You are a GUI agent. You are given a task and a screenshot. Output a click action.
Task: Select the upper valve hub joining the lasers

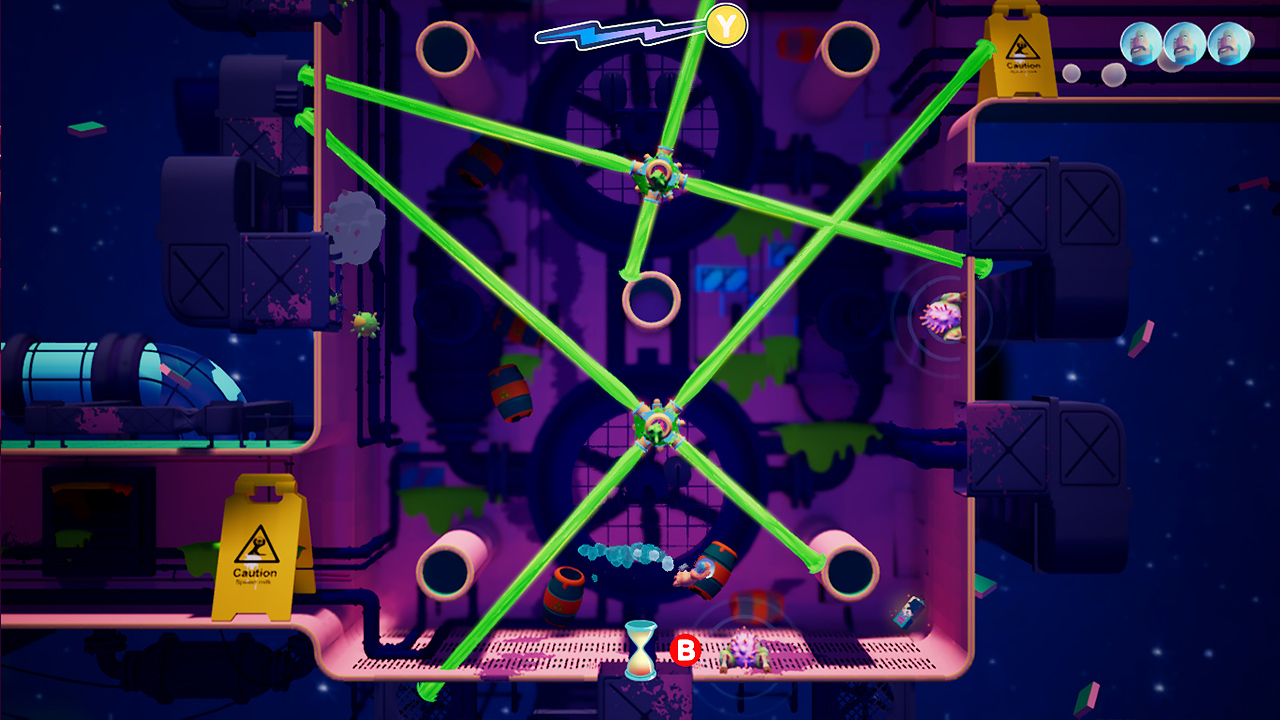coord(660,175)
